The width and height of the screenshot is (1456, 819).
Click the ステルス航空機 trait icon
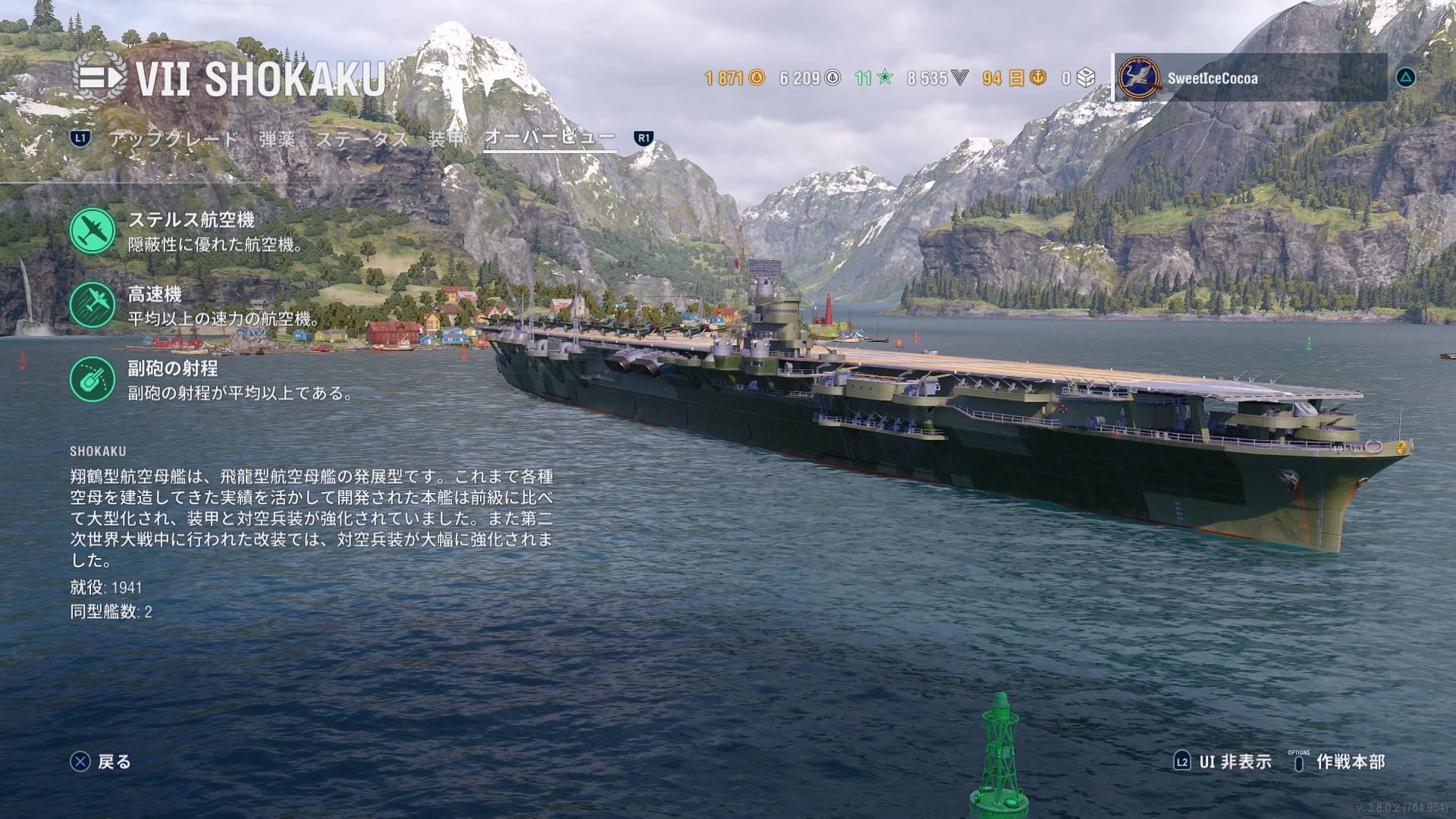(93, 231)
